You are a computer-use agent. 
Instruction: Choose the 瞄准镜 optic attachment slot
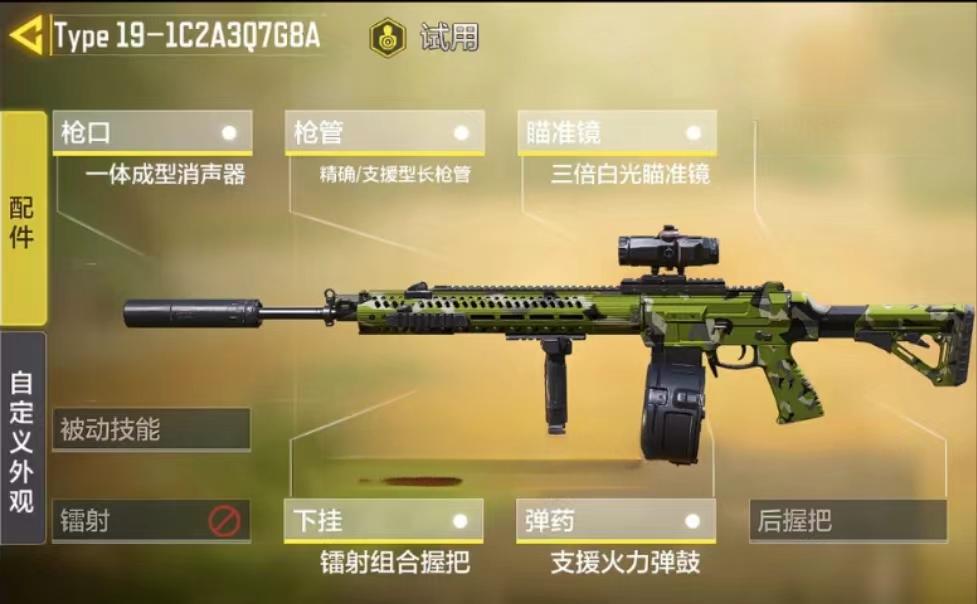(x=617, y=133)
